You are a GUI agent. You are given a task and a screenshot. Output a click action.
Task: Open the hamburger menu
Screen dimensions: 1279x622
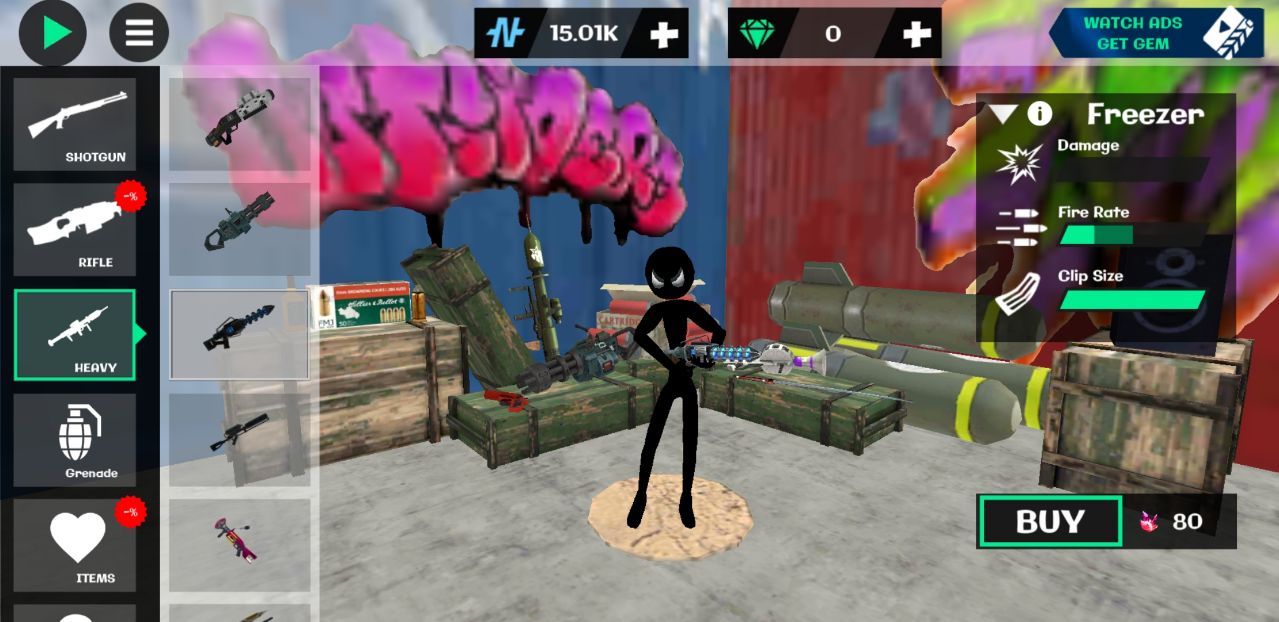(139, 33)
